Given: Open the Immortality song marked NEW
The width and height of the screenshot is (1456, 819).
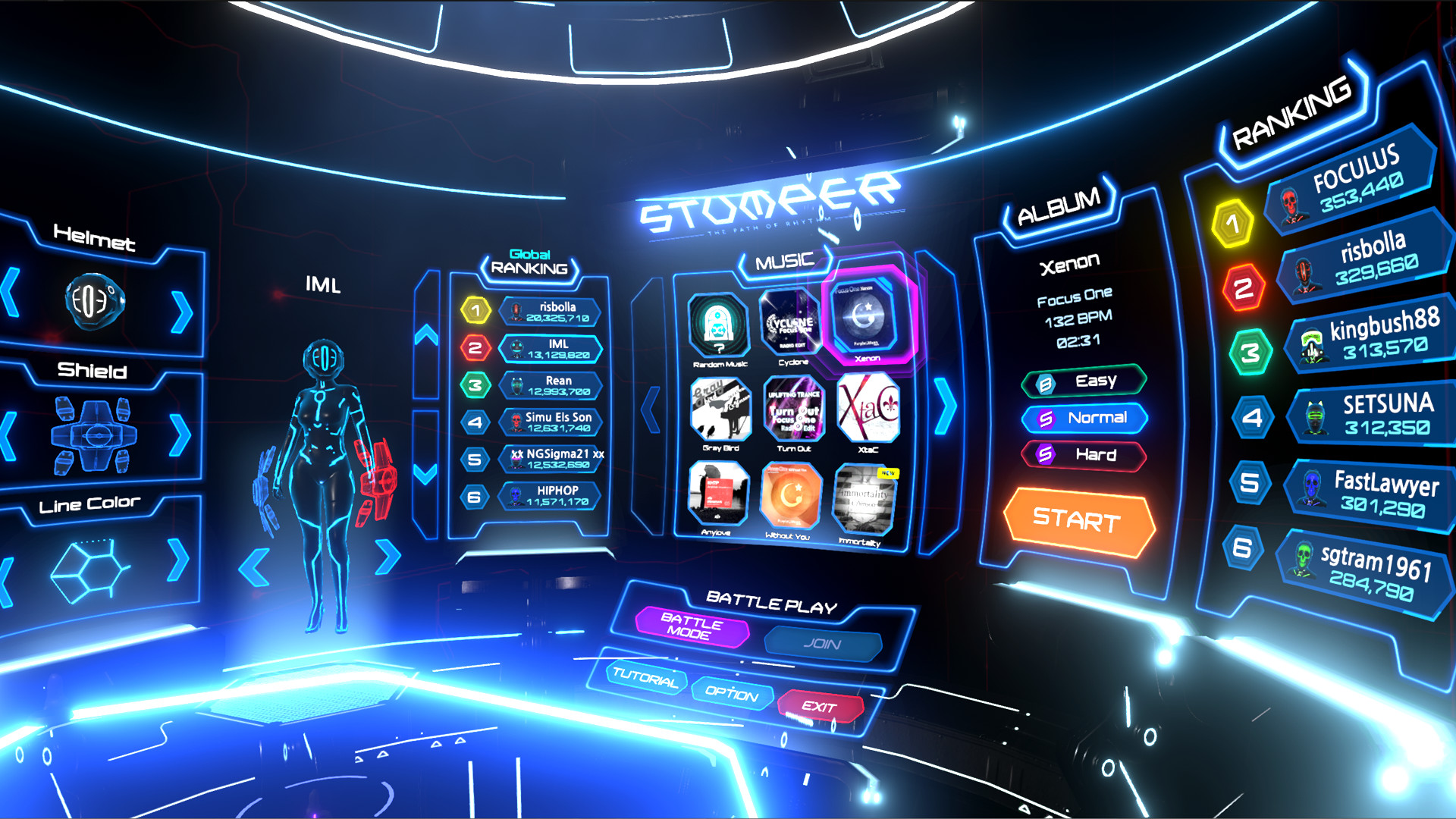Looking at the screenshot, I should click(x=864, y=499).
